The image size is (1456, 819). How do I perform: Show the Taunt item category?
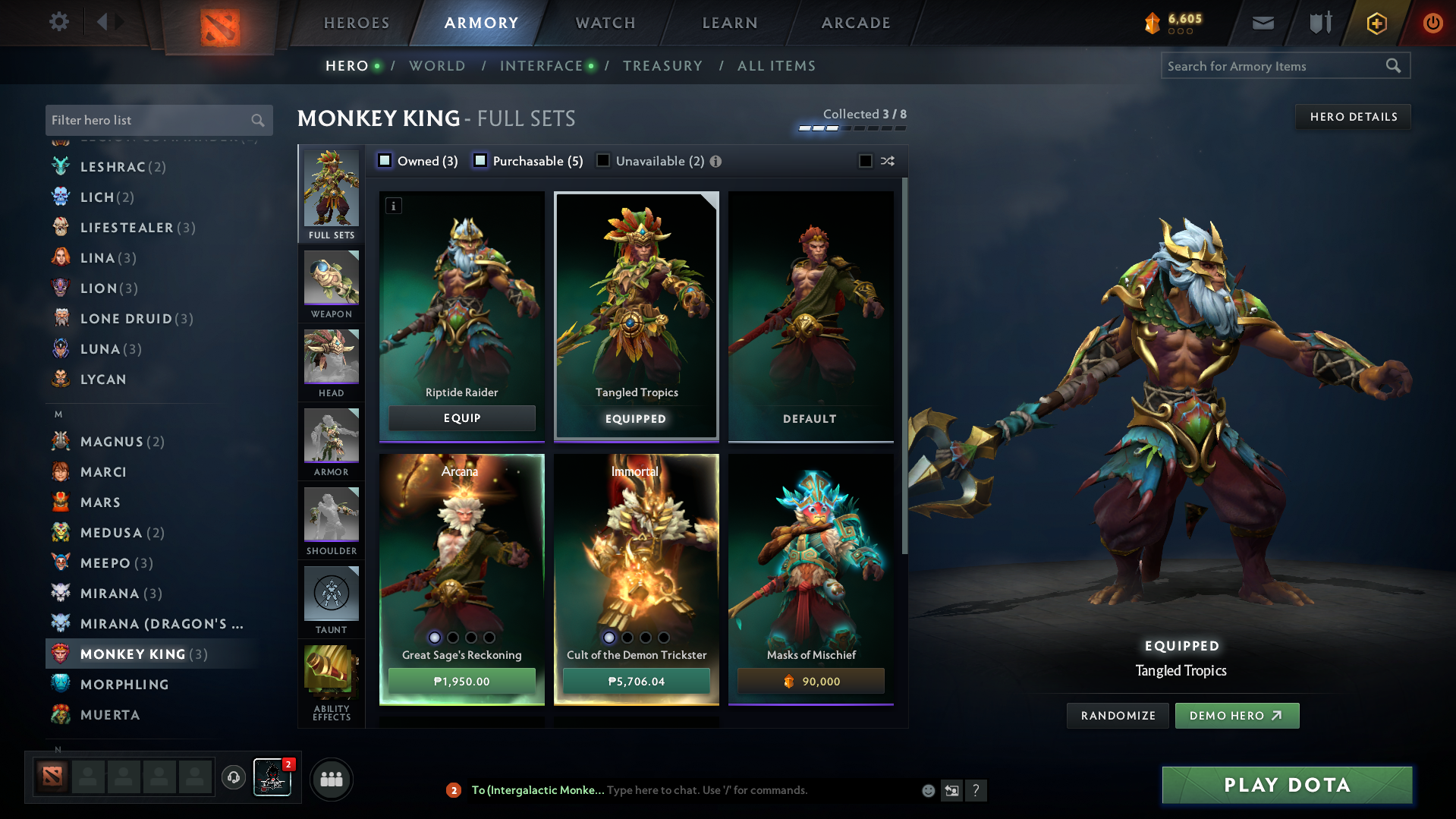tap(332, 600)
